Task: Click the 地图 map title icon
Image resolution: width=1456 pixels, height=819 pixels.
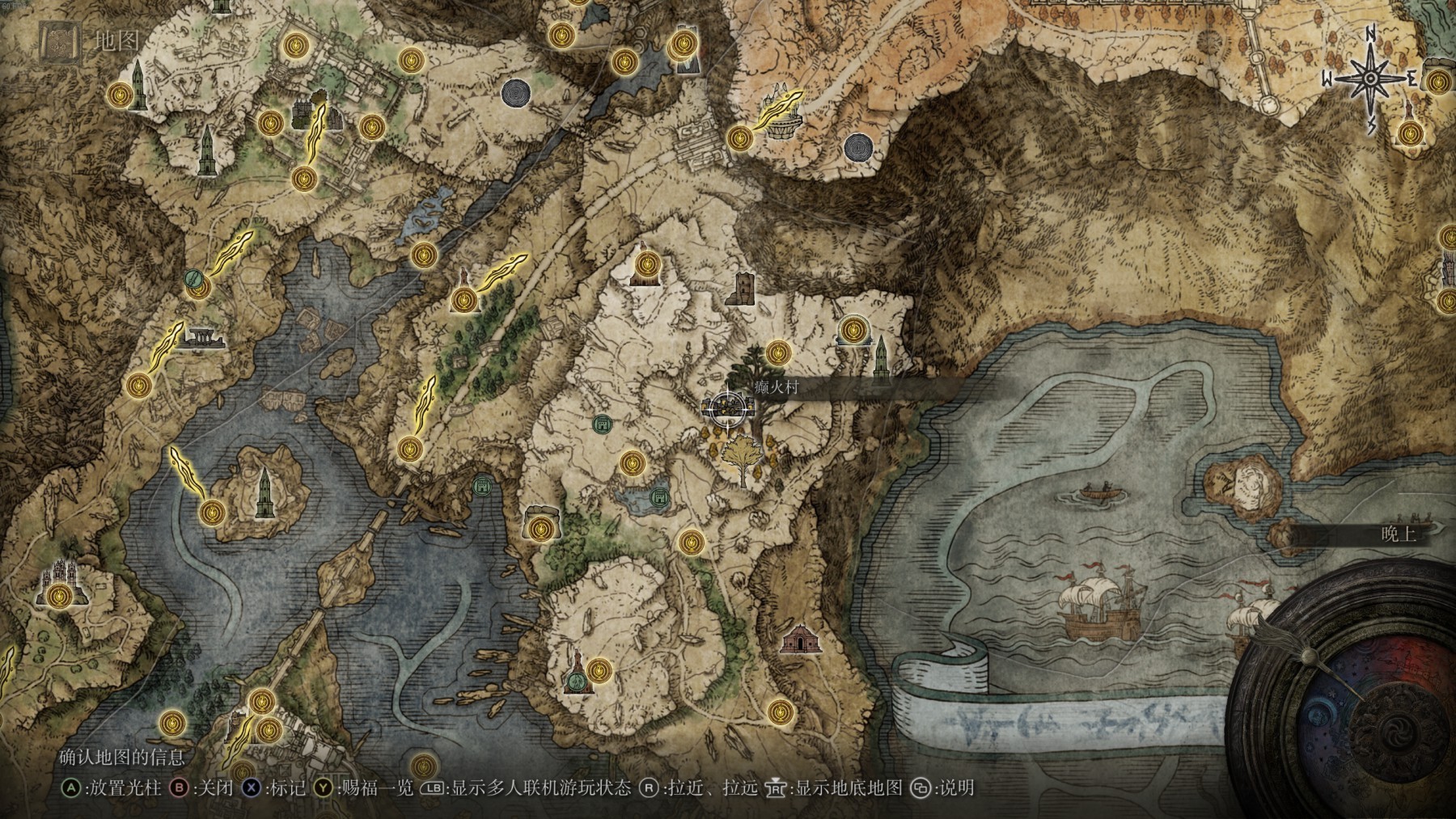Action: coord(59,42)
